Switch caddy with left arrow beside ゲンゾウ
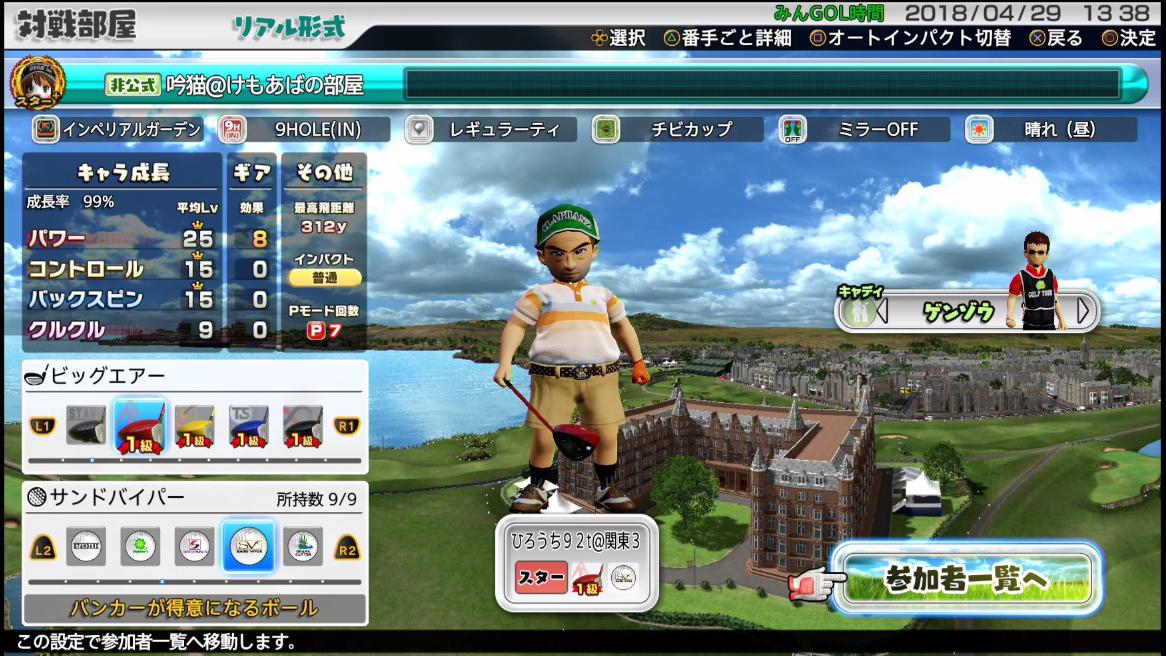This screenshot has height=656, width=1166. click(882, 311)
